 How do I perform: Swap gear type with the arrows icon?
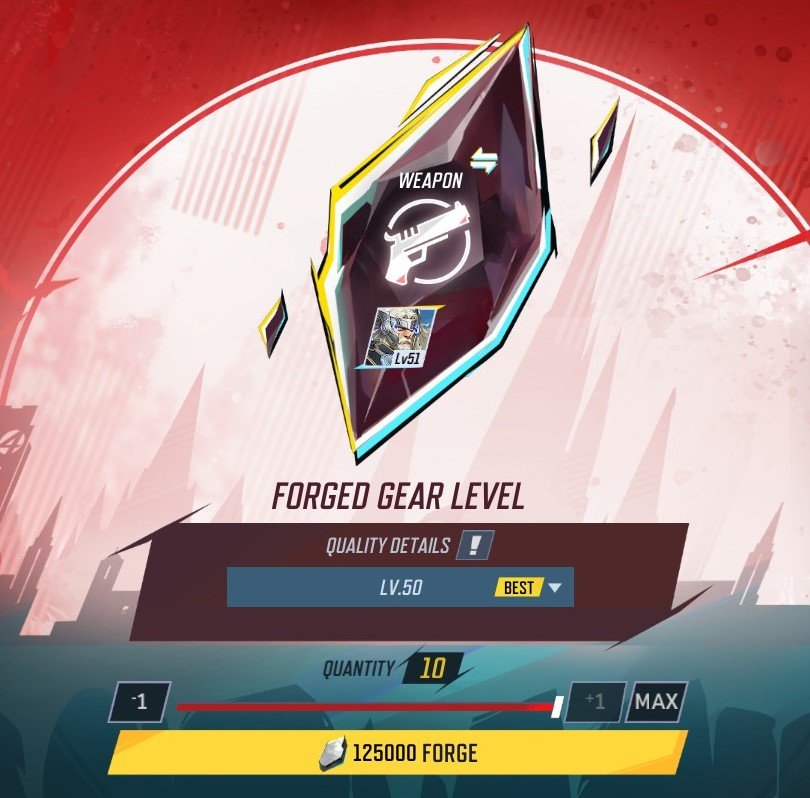[x=484, y=162]
